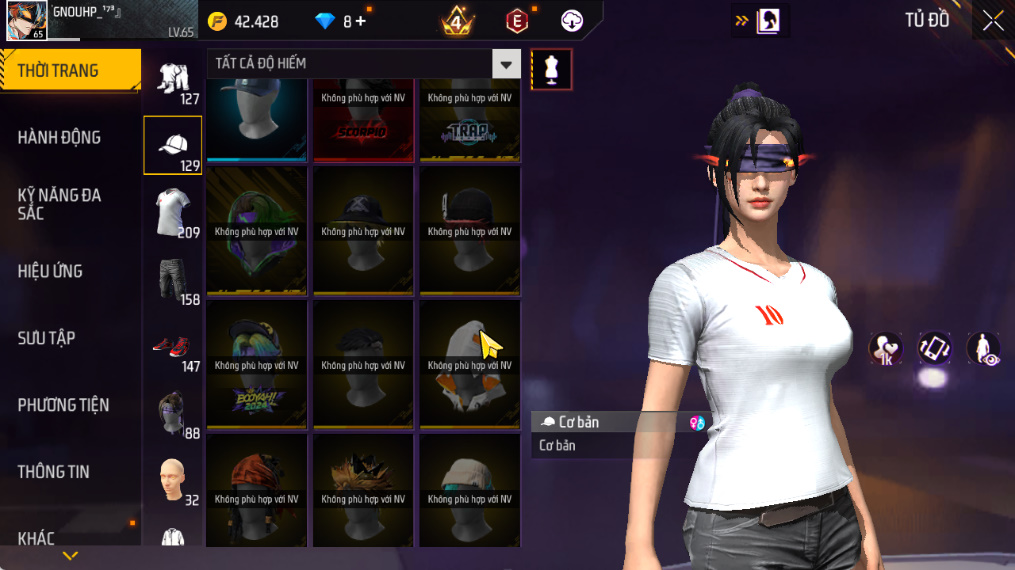Switch to the Phương Tiện tab
Viewport: 1015px width, 570px height.
pyautogui.click(x=63, y=405)
